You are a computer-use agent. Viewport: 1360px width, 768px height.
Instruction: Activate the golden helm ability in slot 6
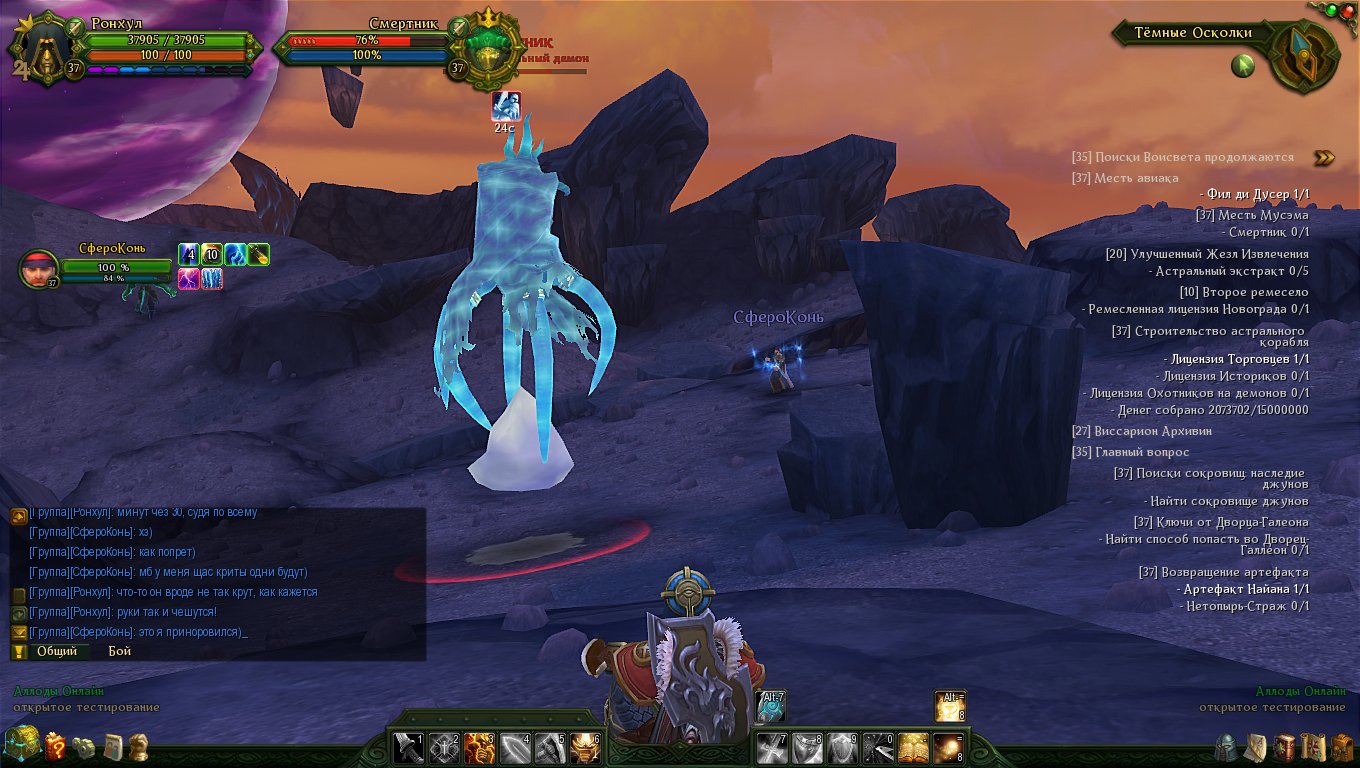tap(584, 748)
